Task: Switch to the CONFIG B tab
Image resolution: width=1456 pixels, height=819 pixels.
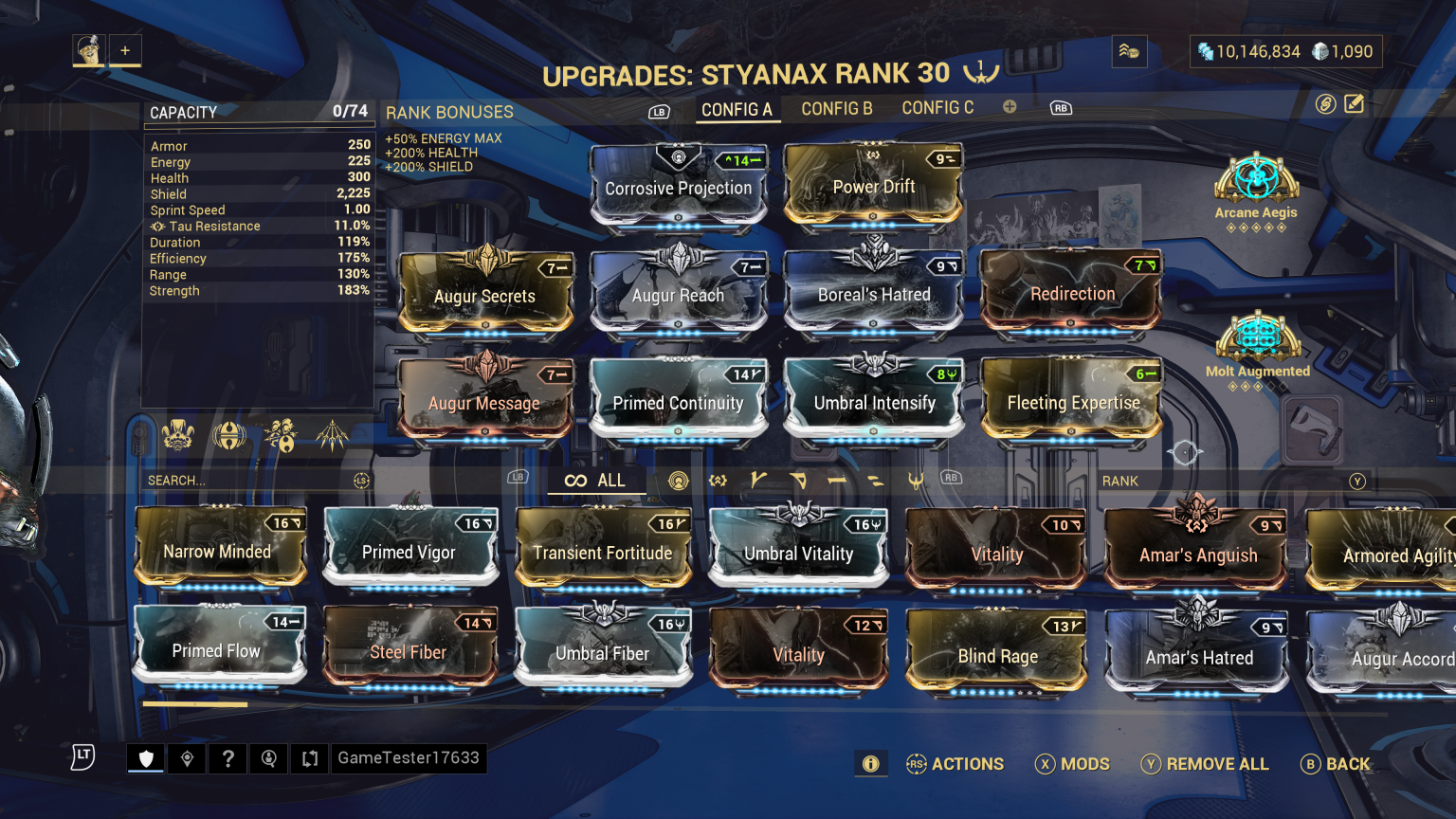Action: point(836,108)
